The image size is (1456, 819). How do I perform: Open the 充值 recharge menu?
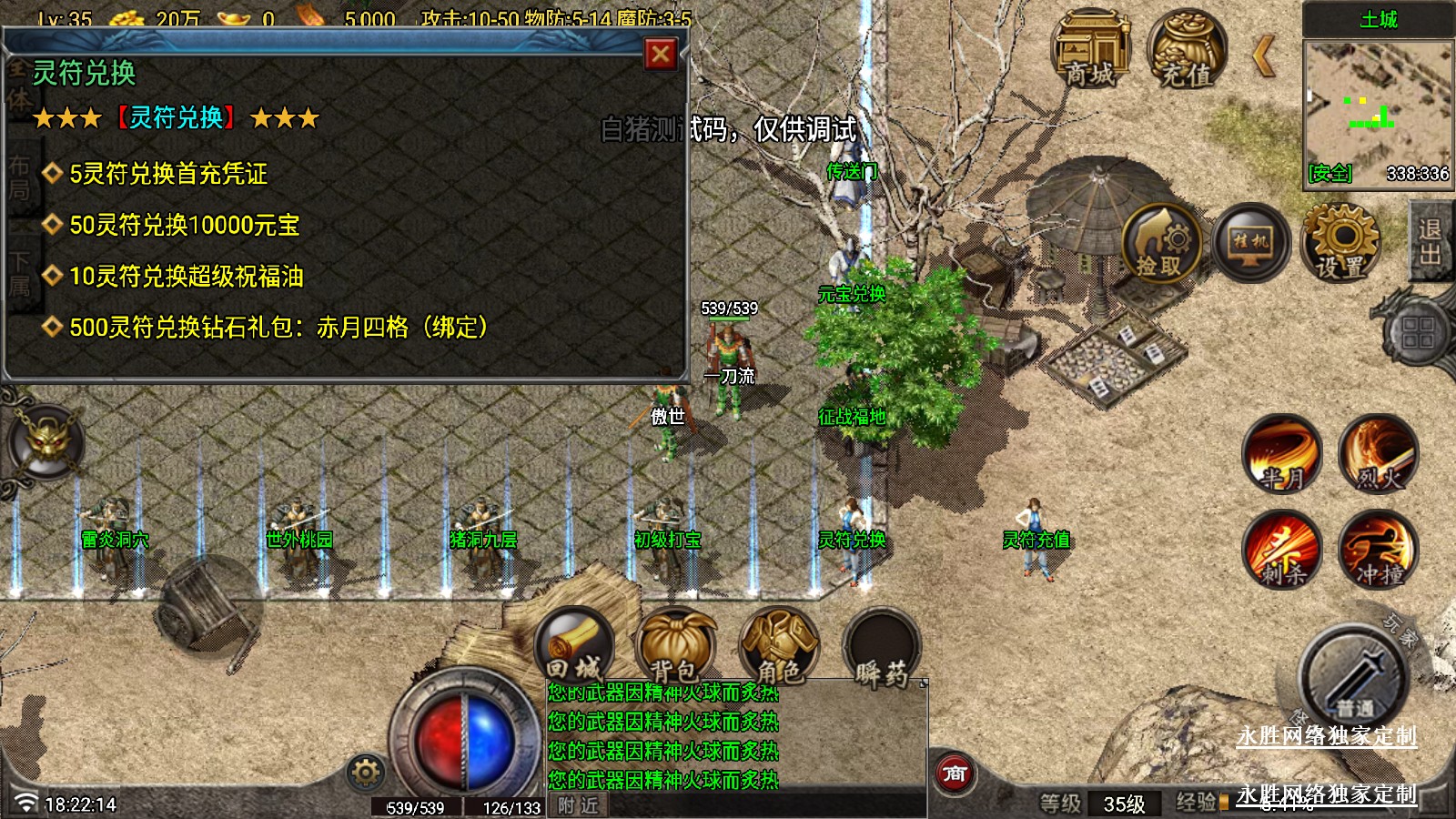click(1186, 50)
